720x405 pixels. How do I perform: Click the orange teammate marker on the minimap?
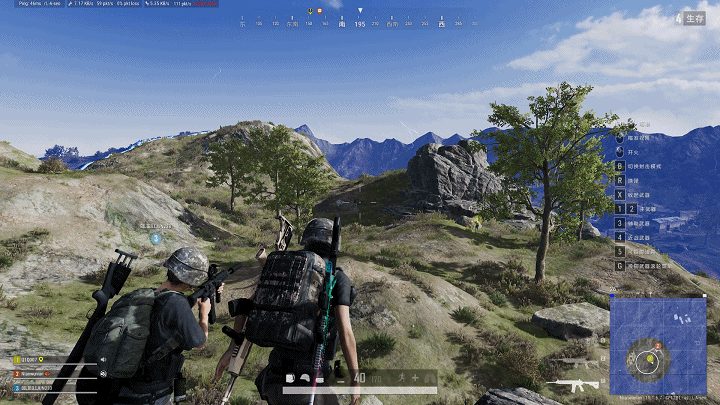[658, 347]
